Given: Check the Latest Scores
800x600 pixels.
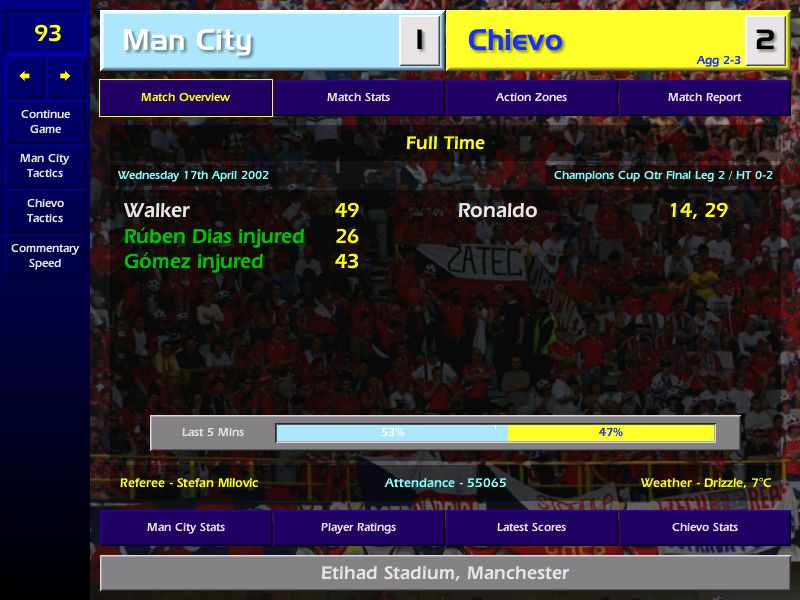Looking at the screenshot, I should [531, 528].
